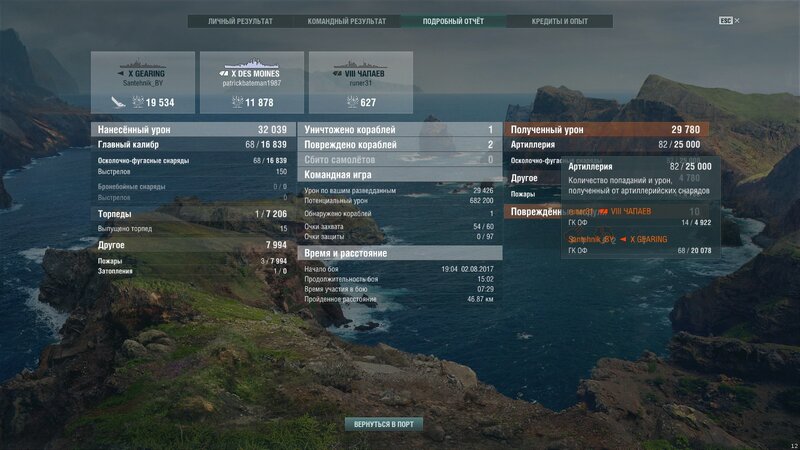
Task: Open the Командный результат tab
Action: 347,21
